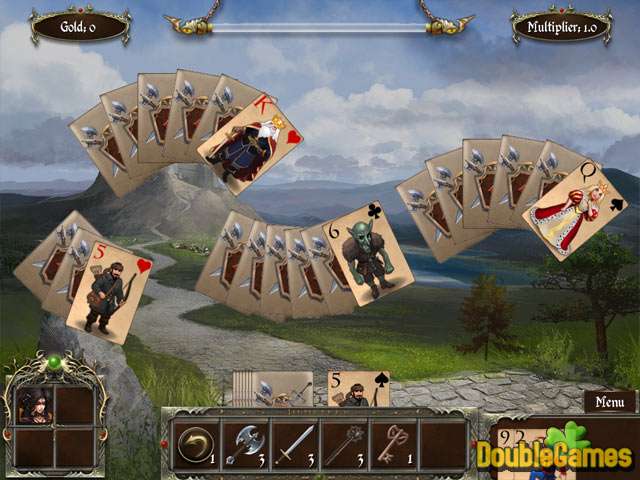Play the 6 of Clubs goblin card

coord(367,253)
